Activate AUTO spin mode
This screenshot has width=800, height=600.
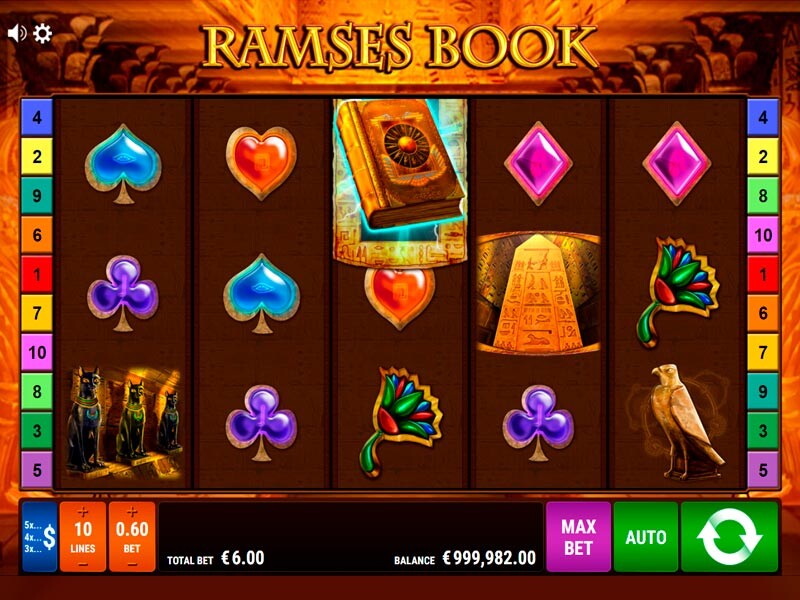(x=646, y=537)
